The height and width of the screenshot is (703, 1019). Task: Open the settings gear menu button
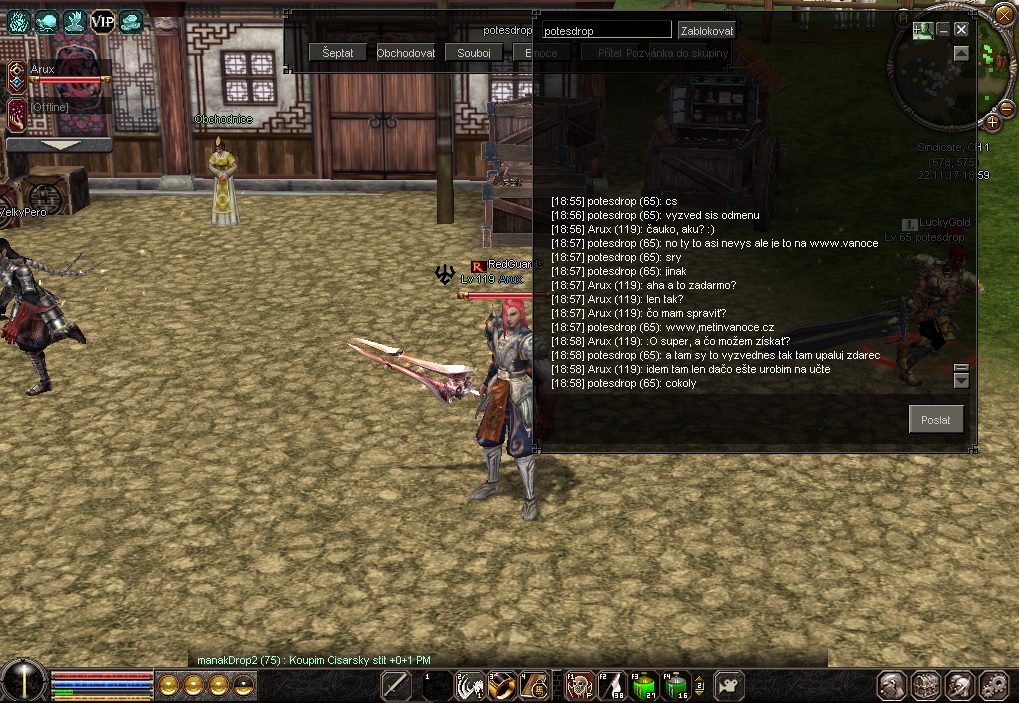coord(992,685)
